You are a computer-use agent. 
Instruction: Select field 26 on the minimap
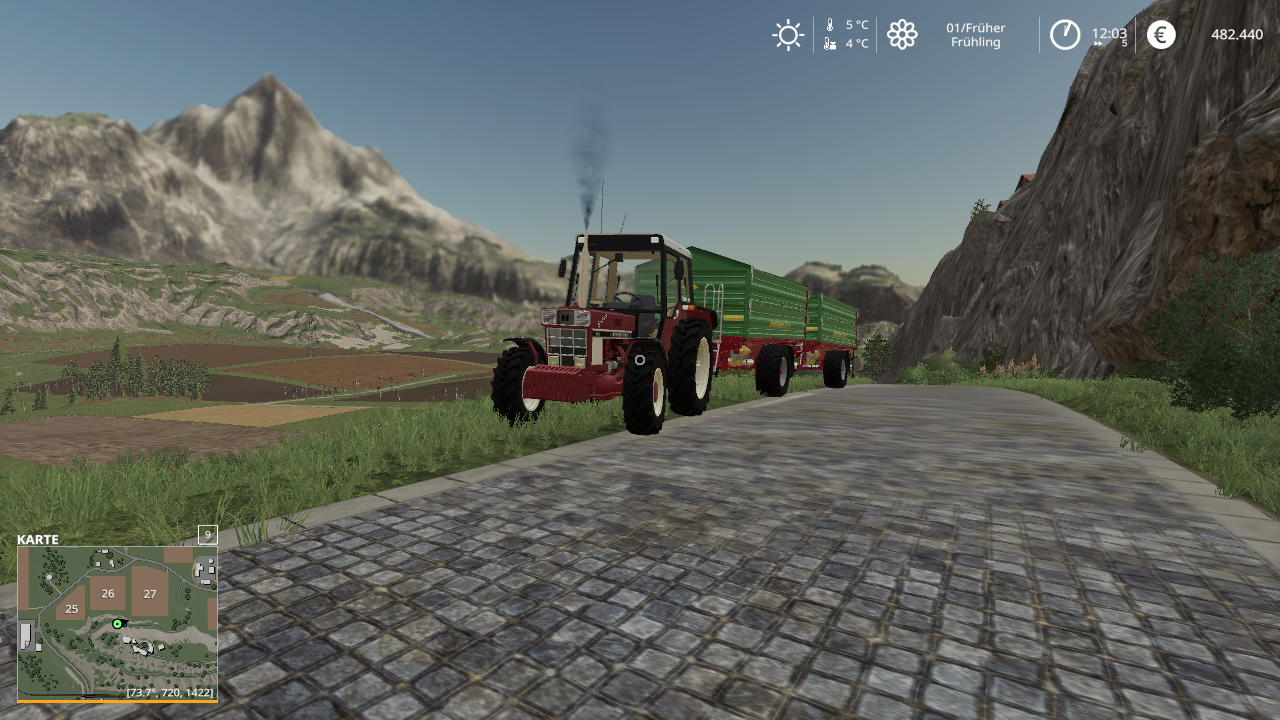tap(108, 593)
